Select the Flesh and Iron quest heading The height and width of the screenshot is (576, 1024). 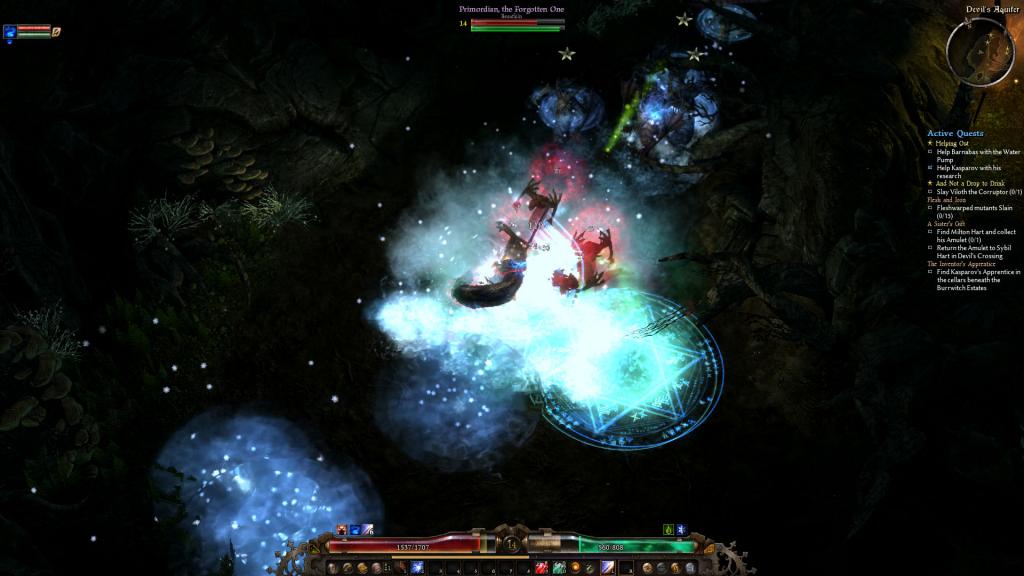(x=946, y=199)
